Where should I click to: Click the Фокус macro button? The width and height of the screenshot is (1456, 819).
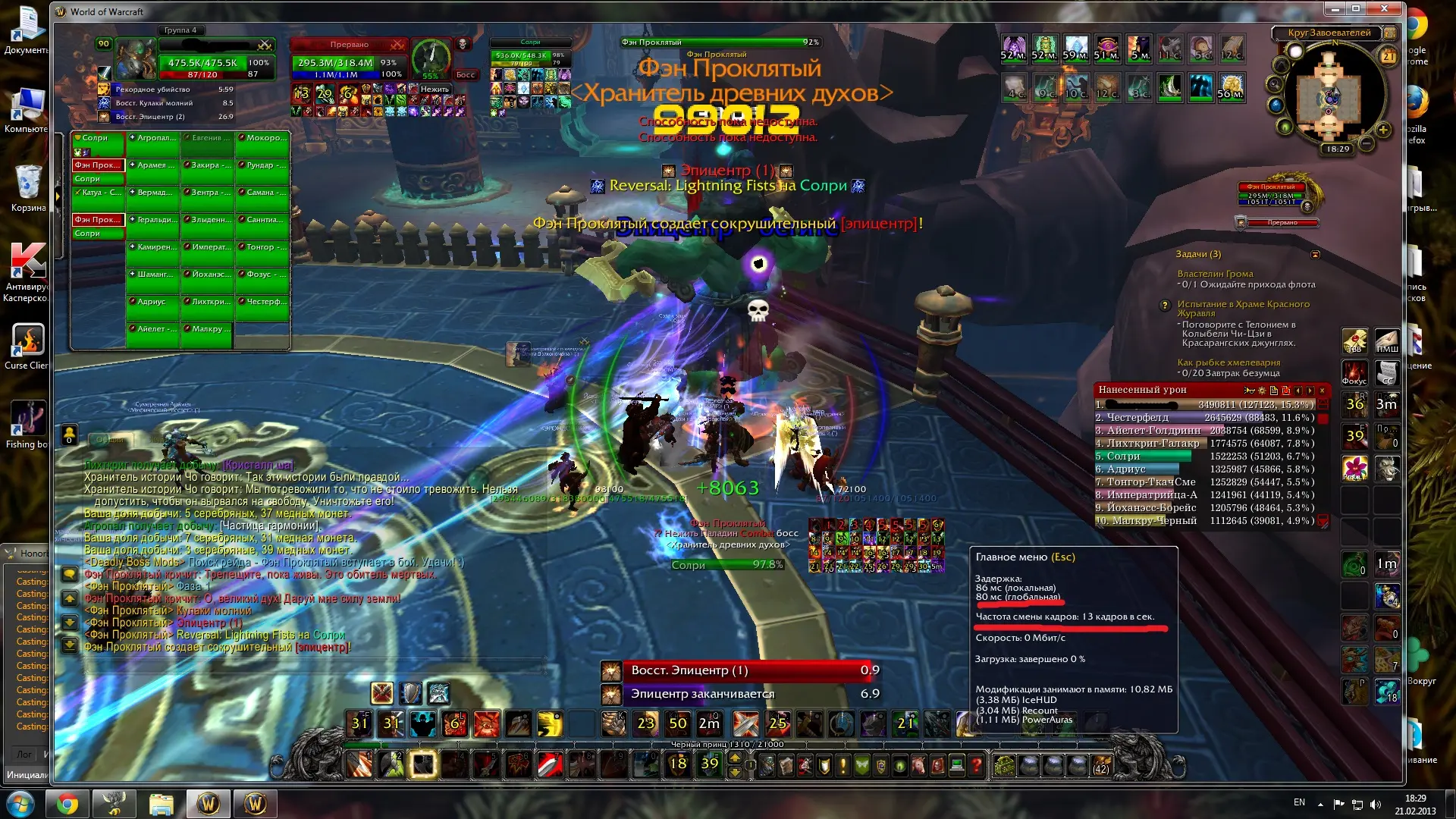pyautogui.click(x=1354, y=372)
